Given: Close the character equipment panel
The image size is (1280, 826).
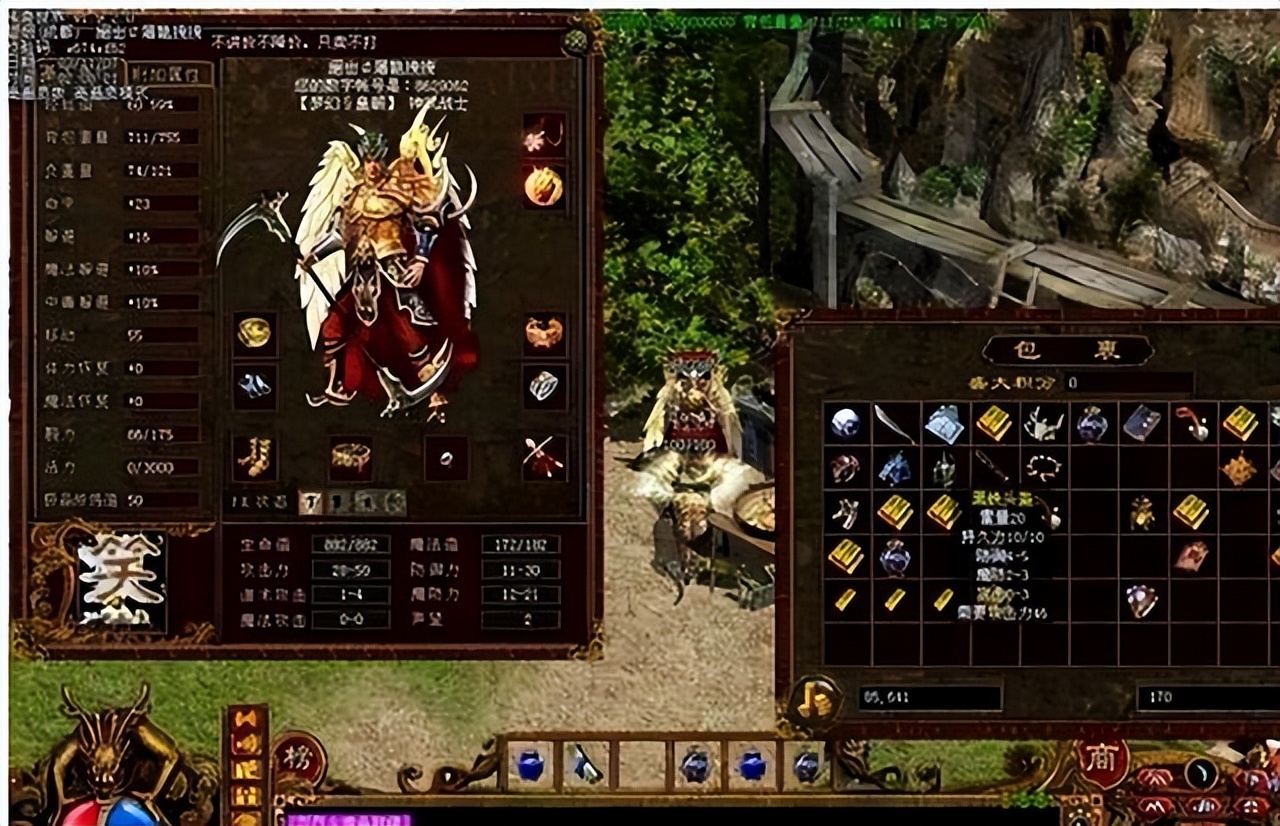Looking at the screenshot, I should (x=575, y=42).
